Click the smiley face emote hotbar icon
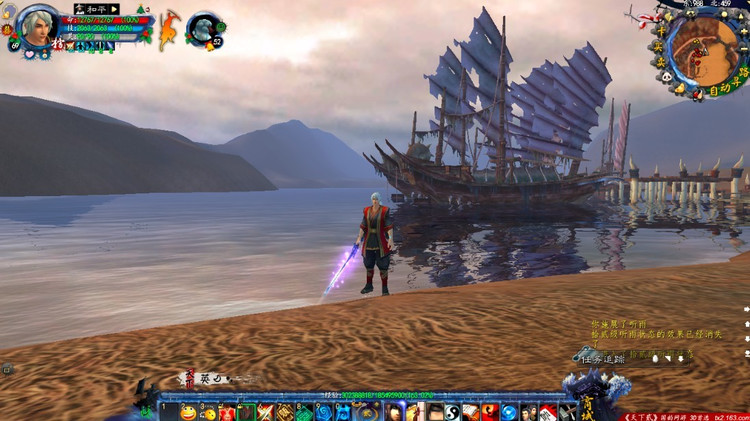The height and width of the screenshot is (421, 750). 188,412
